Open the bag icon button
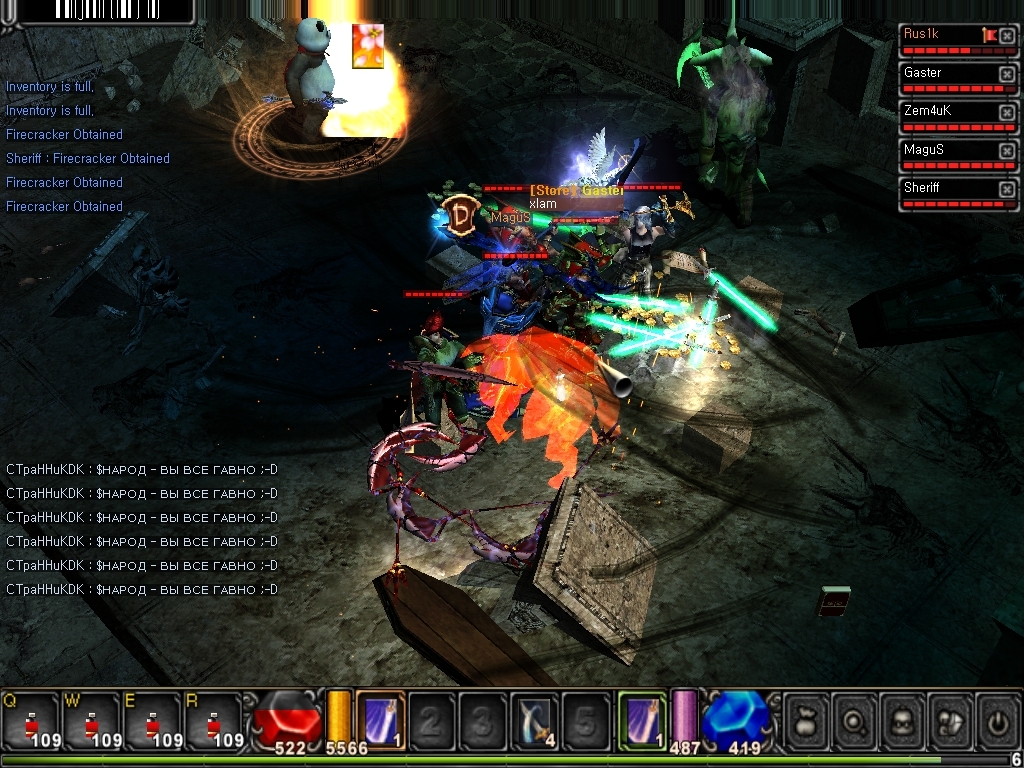 pyautogui.click(x=806, y=720)
